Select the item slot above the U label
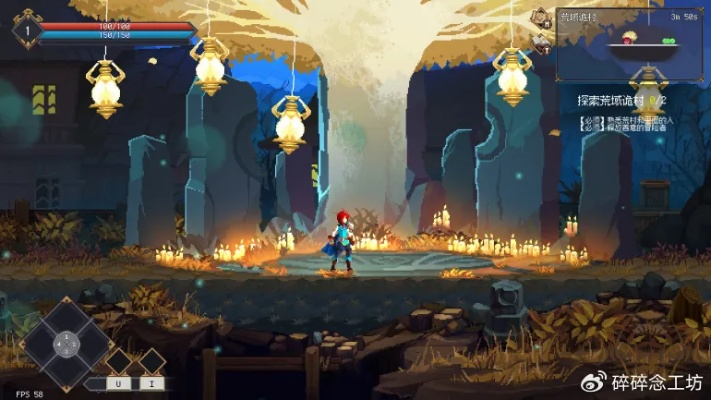 click(119, 361)
